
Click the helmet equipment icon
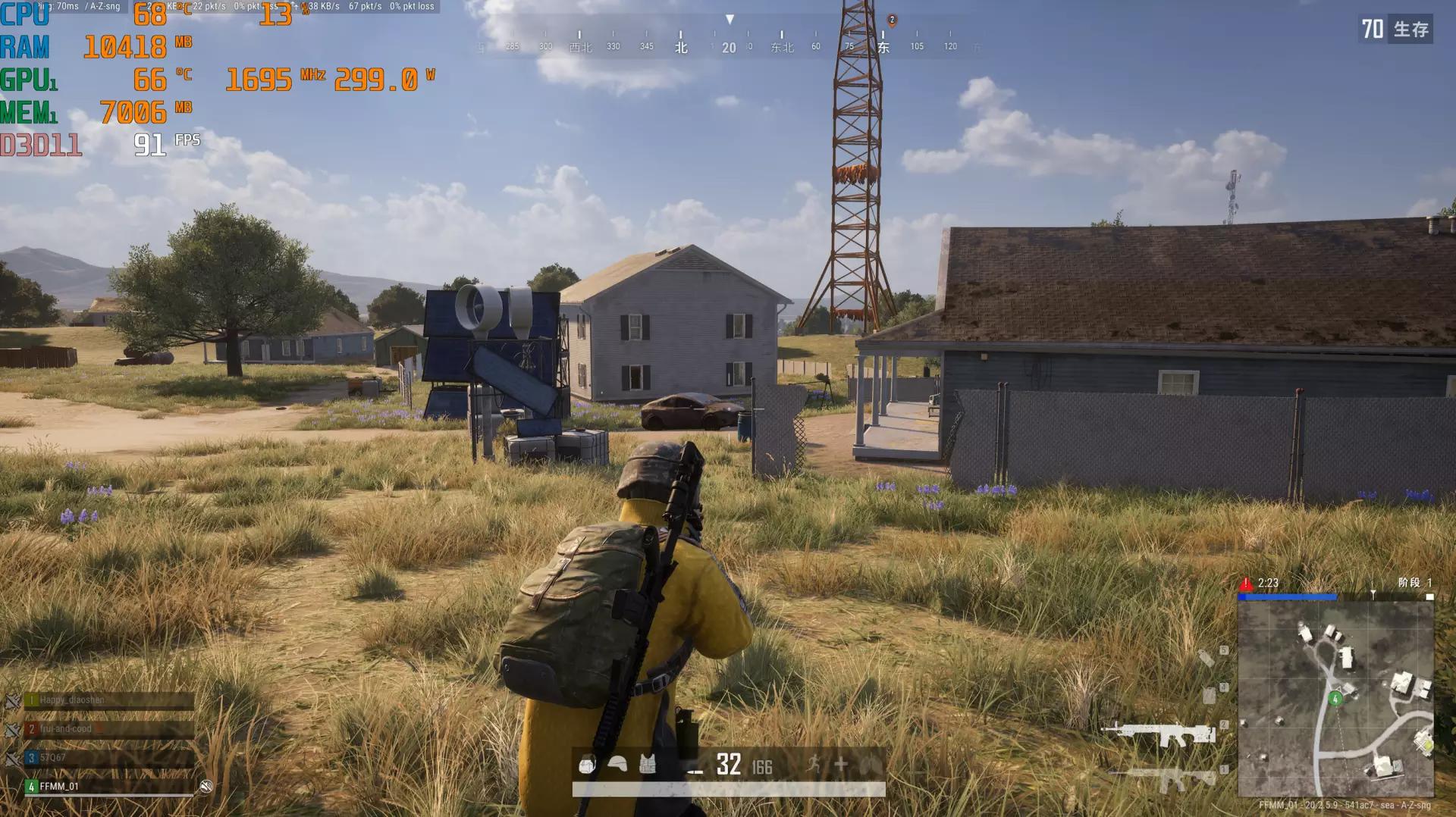618,765
